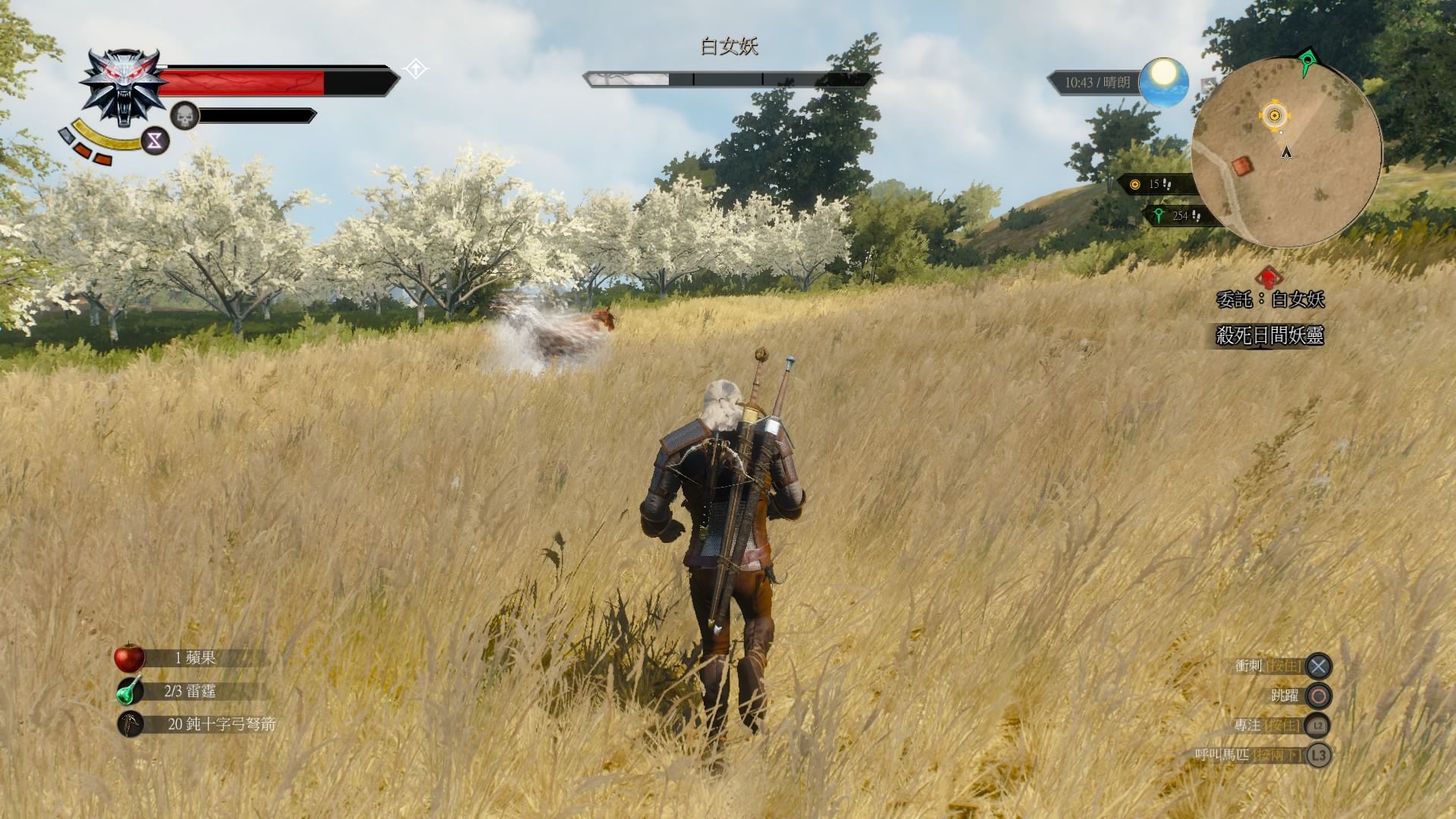Click the green pin distance tracker showing 254

click(1177, 216)
